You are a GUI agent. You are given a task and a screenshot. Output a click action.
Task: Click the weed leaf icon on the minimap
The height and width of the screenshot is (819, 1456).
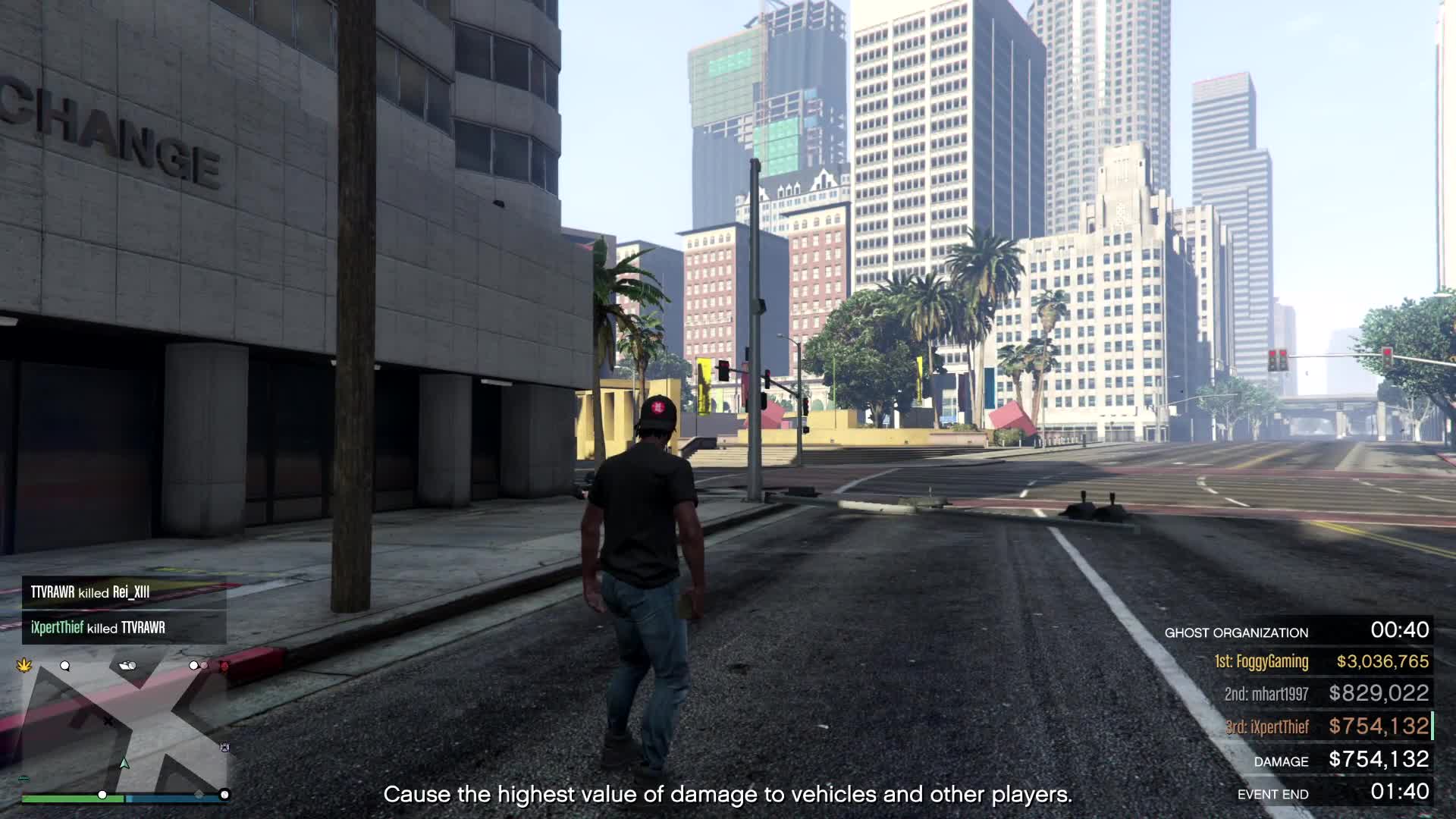[x=24, y=666]
